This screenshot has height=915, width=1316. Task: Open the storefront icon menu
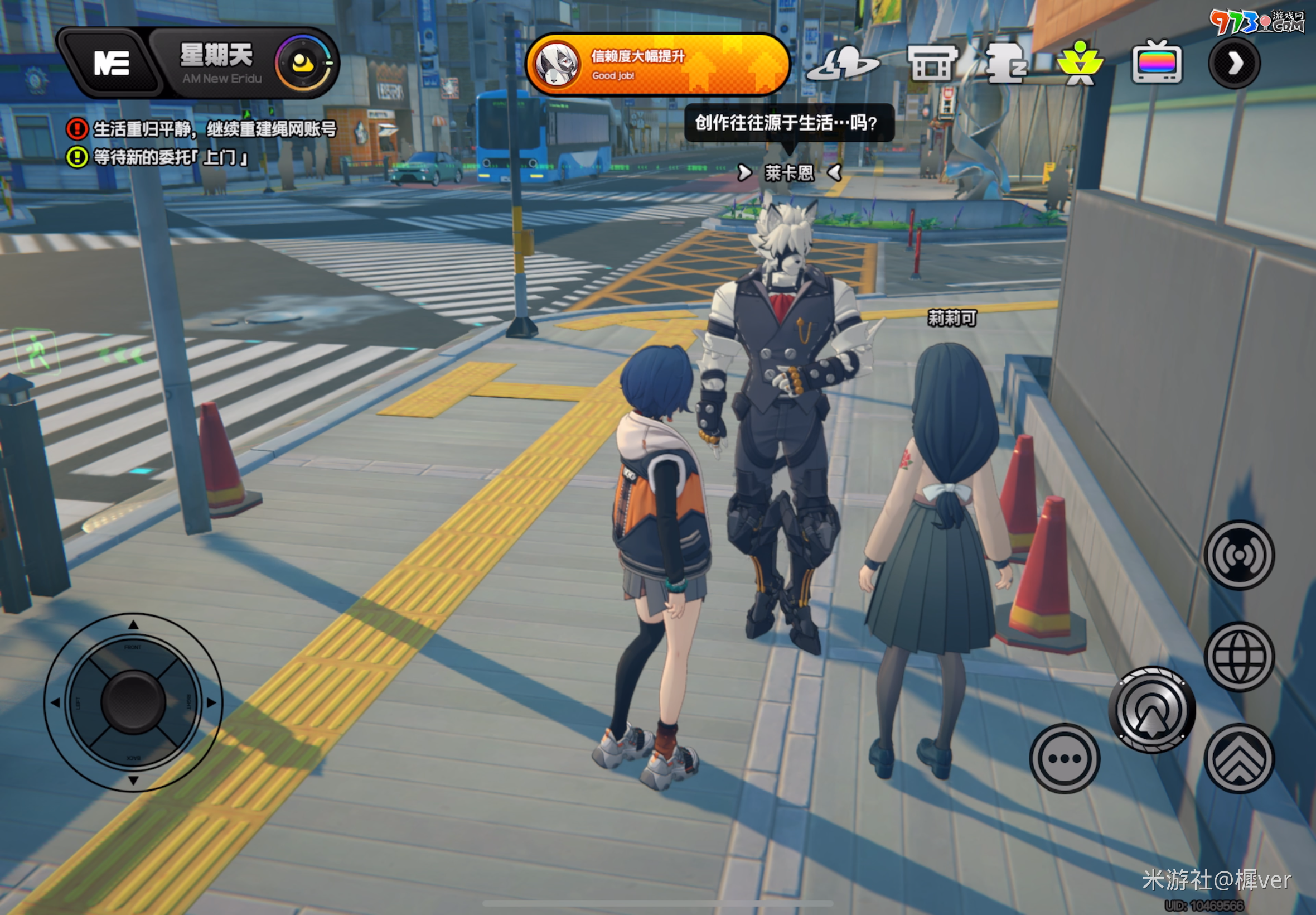click(932, 64)
